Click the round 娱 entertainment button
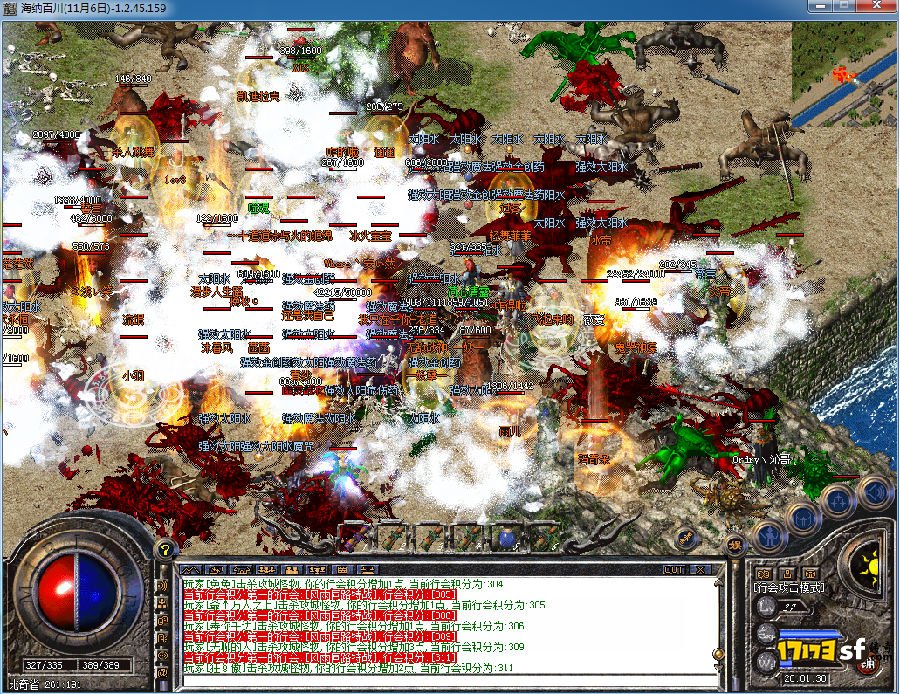 pyautogui.click(x=737, y=545)
